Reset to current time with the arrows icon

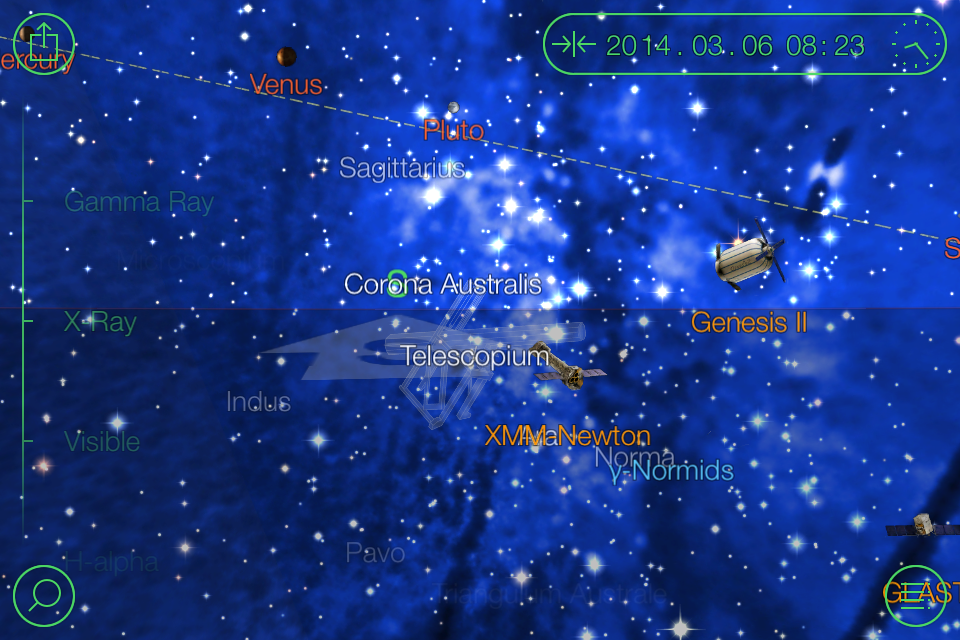[x=574, y=45]
